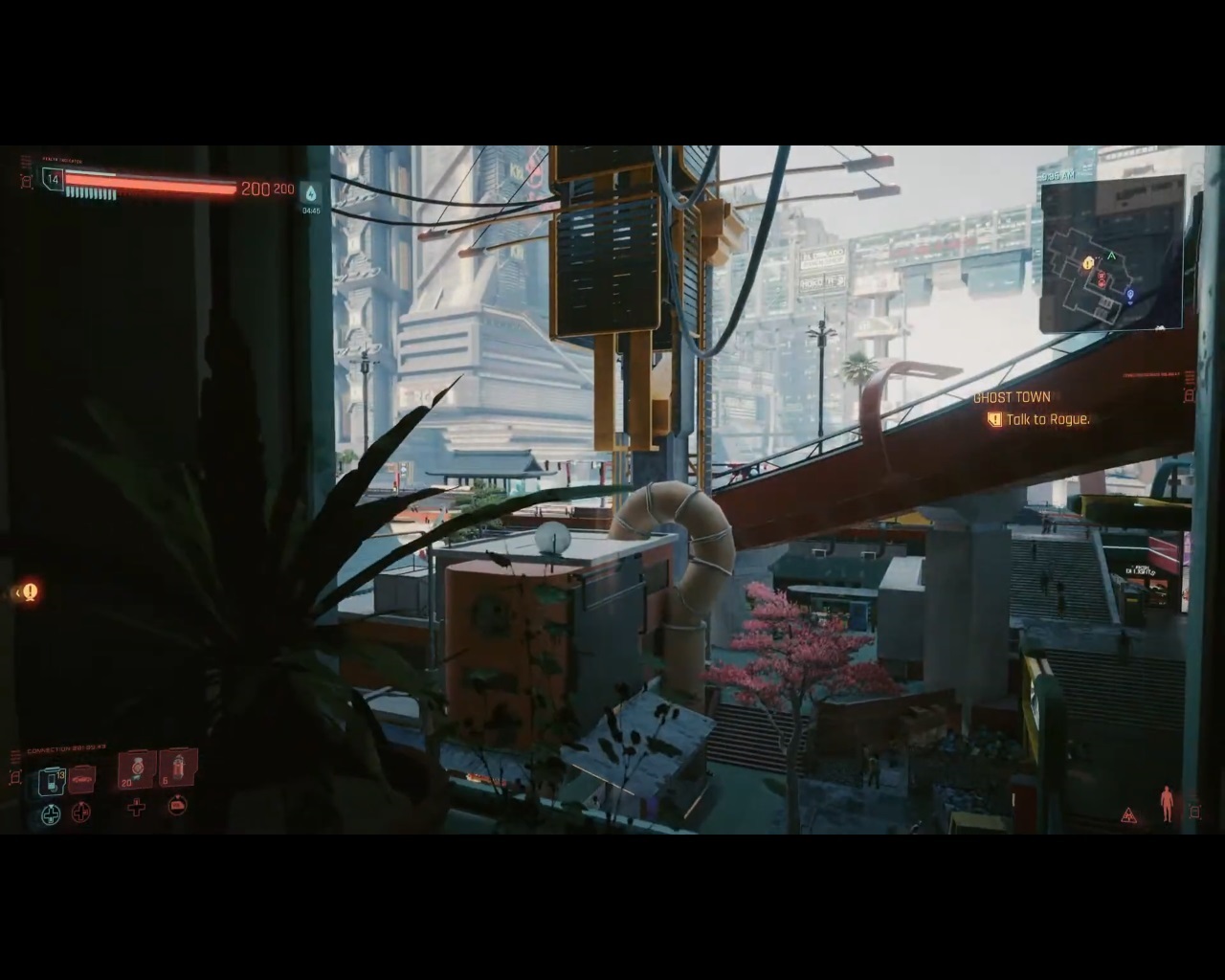Select the Talk to Rogue objective
This screenshot has height=980, width=1225.
click(x=1047, y=419)
